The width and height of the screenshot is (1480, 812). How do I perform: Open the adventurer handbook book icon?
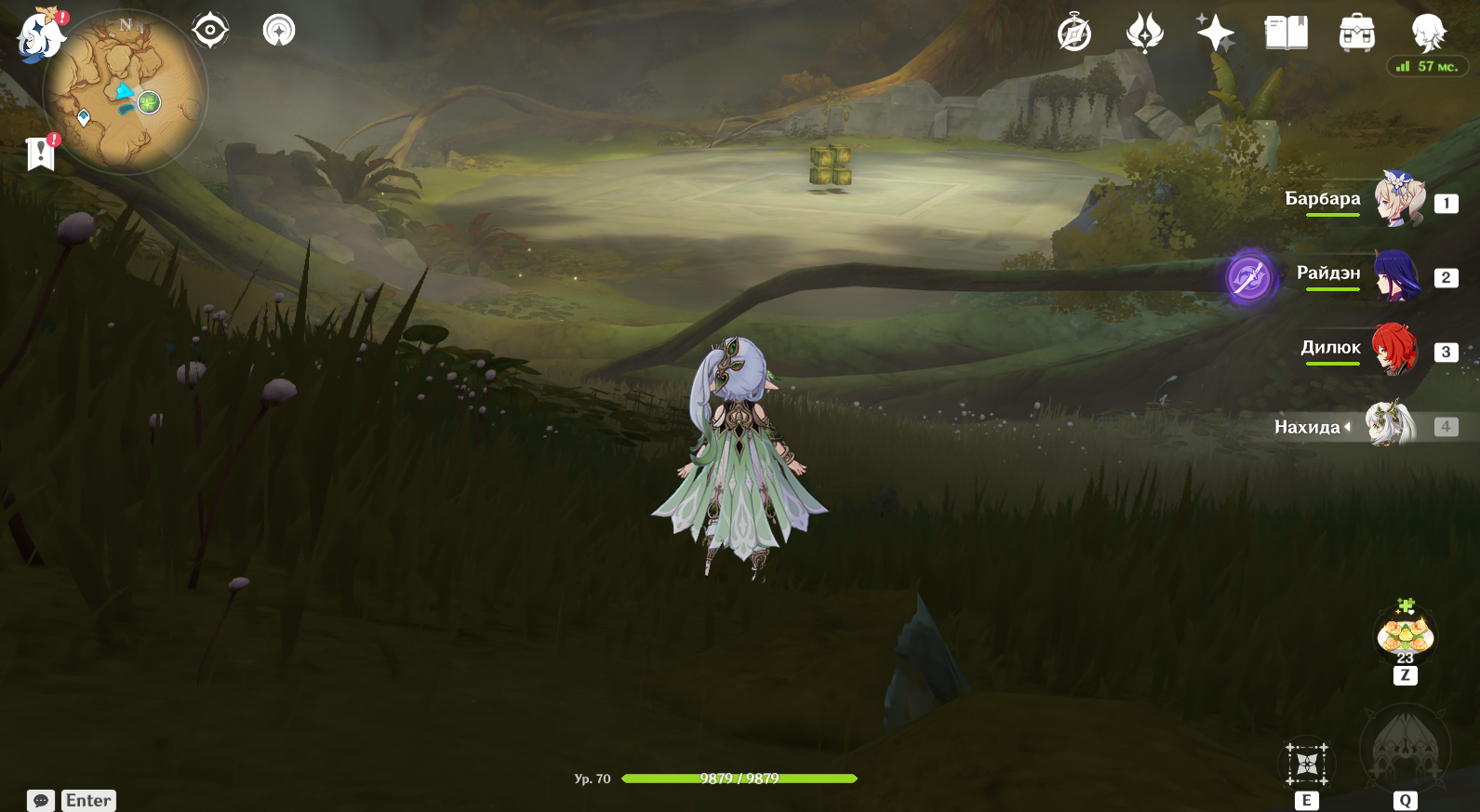tap(1287, 33)
